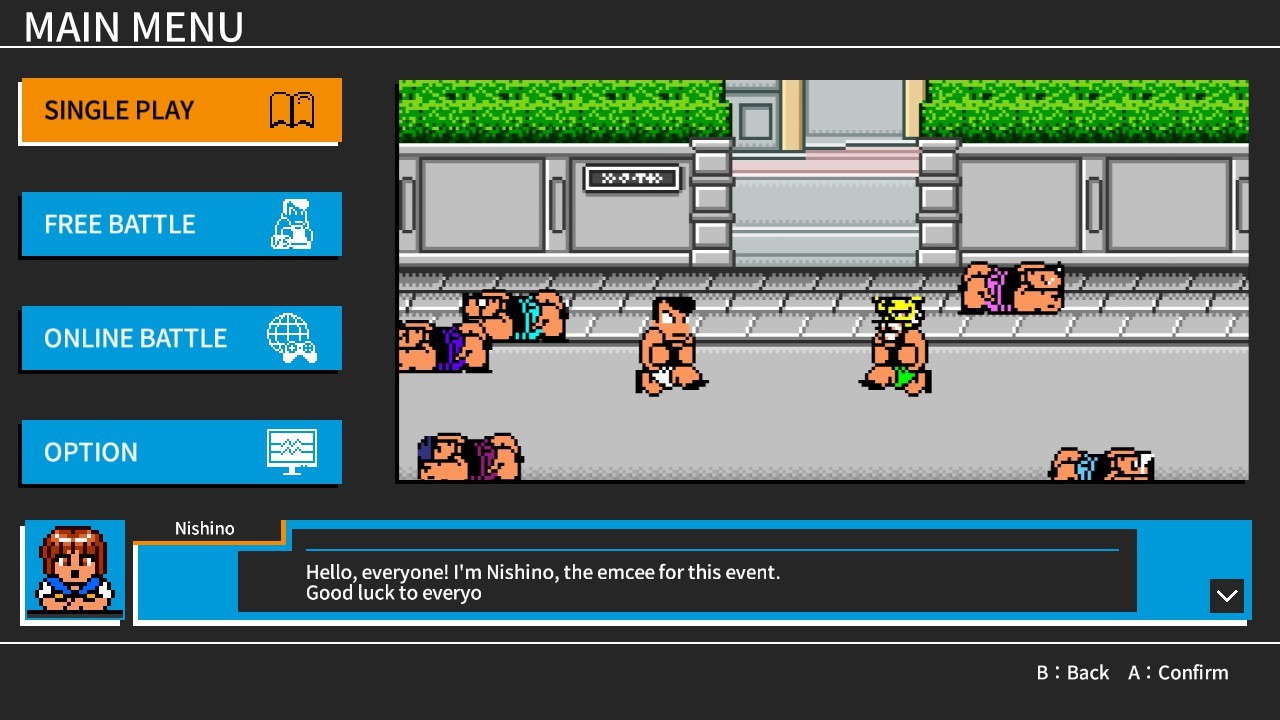Click the street sign in the gameplay preview

632,178
